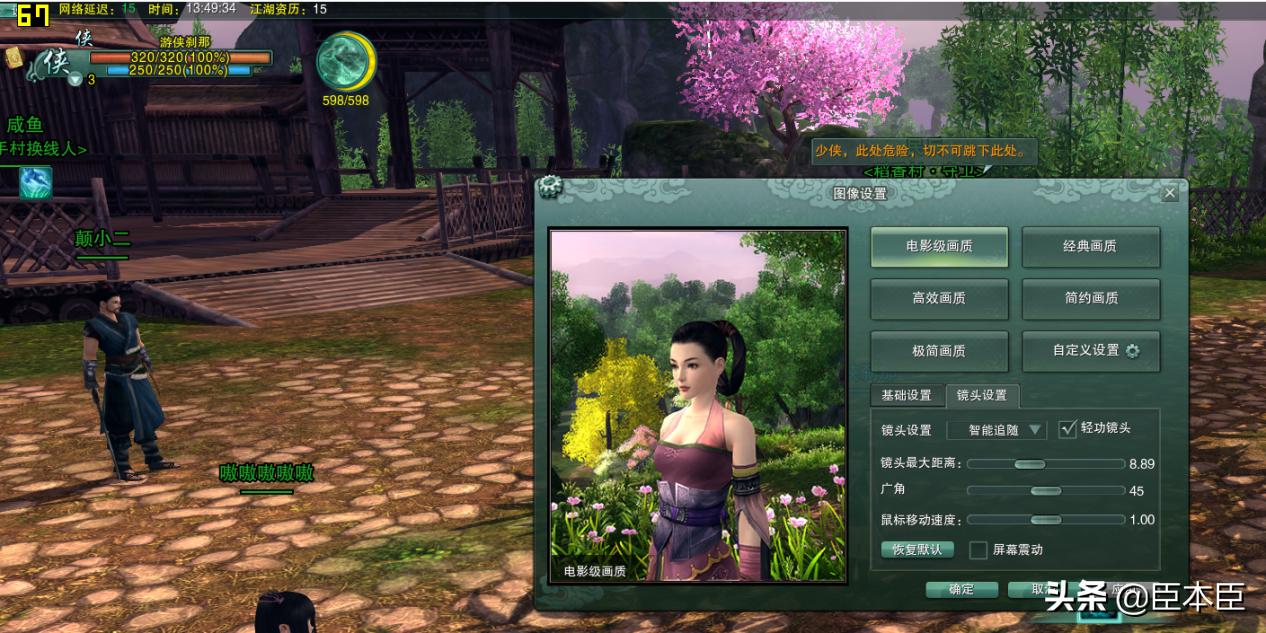Pick the 简约画质 quality preset
This screenshot has height=633, width=1266.
(1090, 298)
